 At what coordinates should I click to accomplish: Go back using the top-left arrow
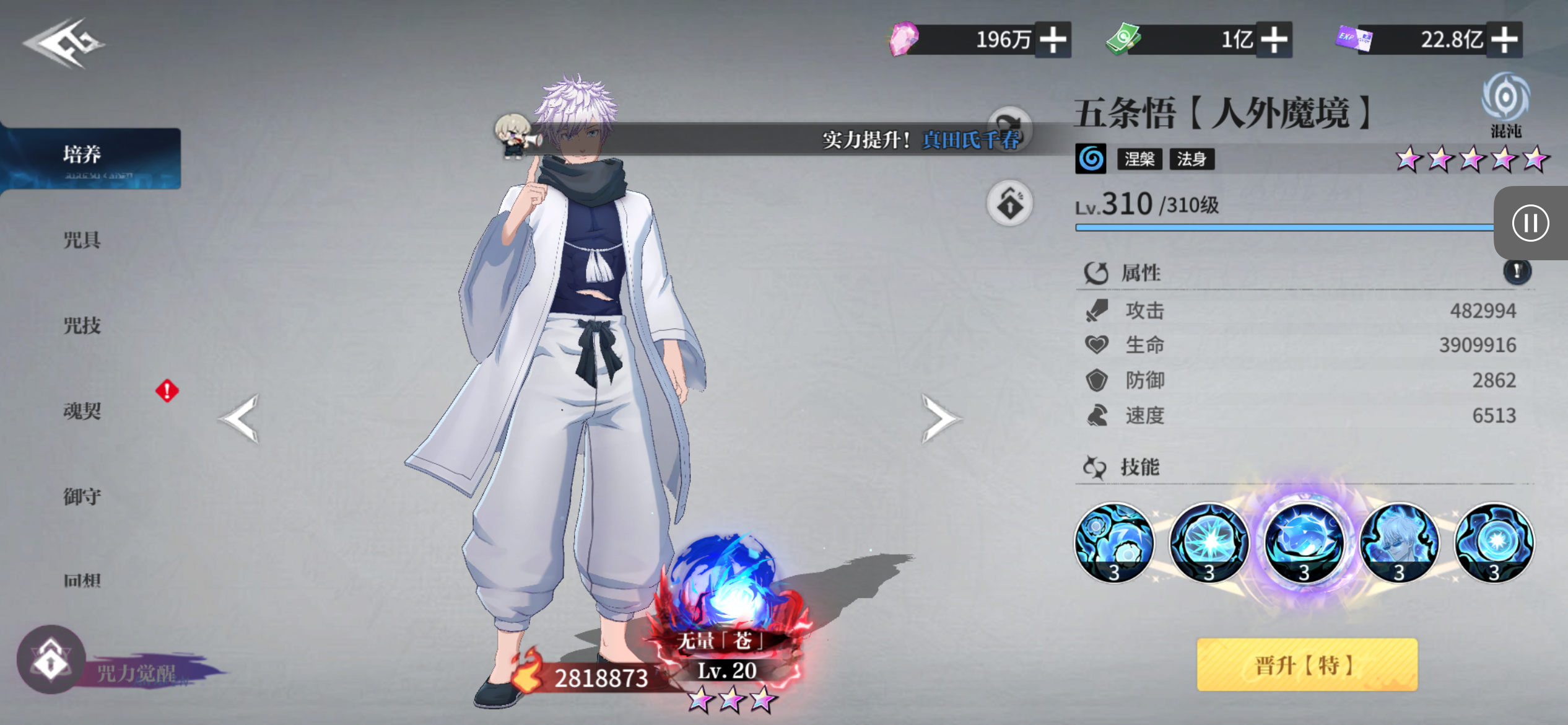click(x=63, y=43)
